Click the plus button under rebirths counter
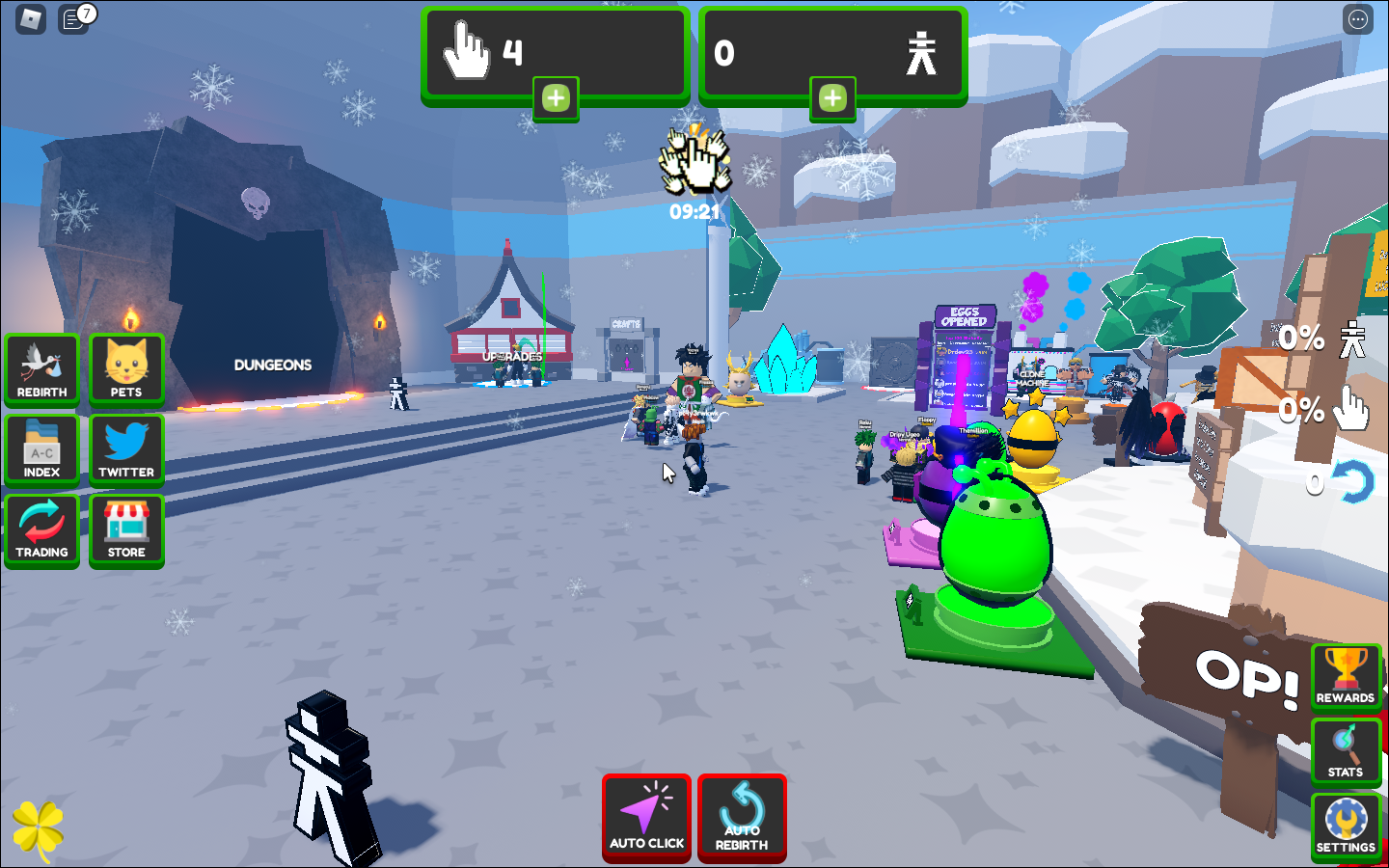 point(832,98)
